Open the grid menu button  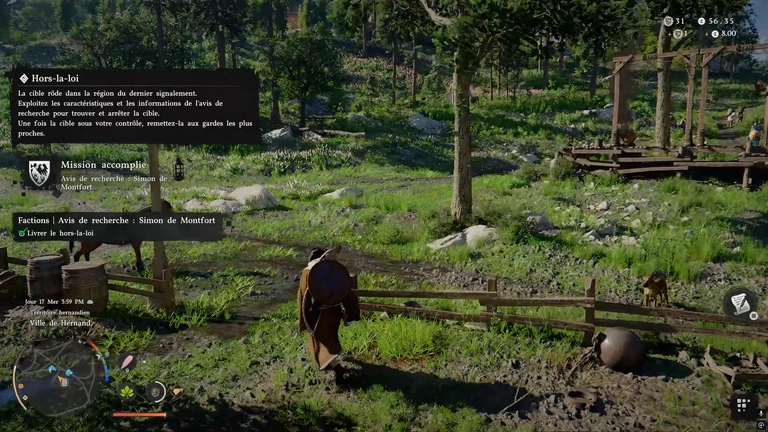point(742,405)
